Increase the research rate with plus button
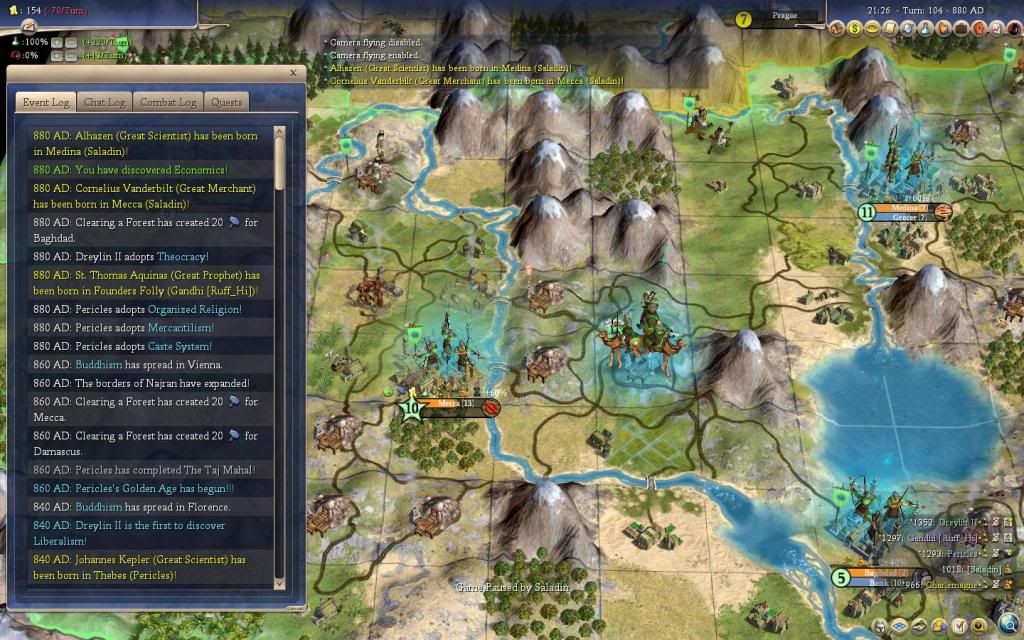This screenshot has width=1024, height=640. tap(57, 42)
